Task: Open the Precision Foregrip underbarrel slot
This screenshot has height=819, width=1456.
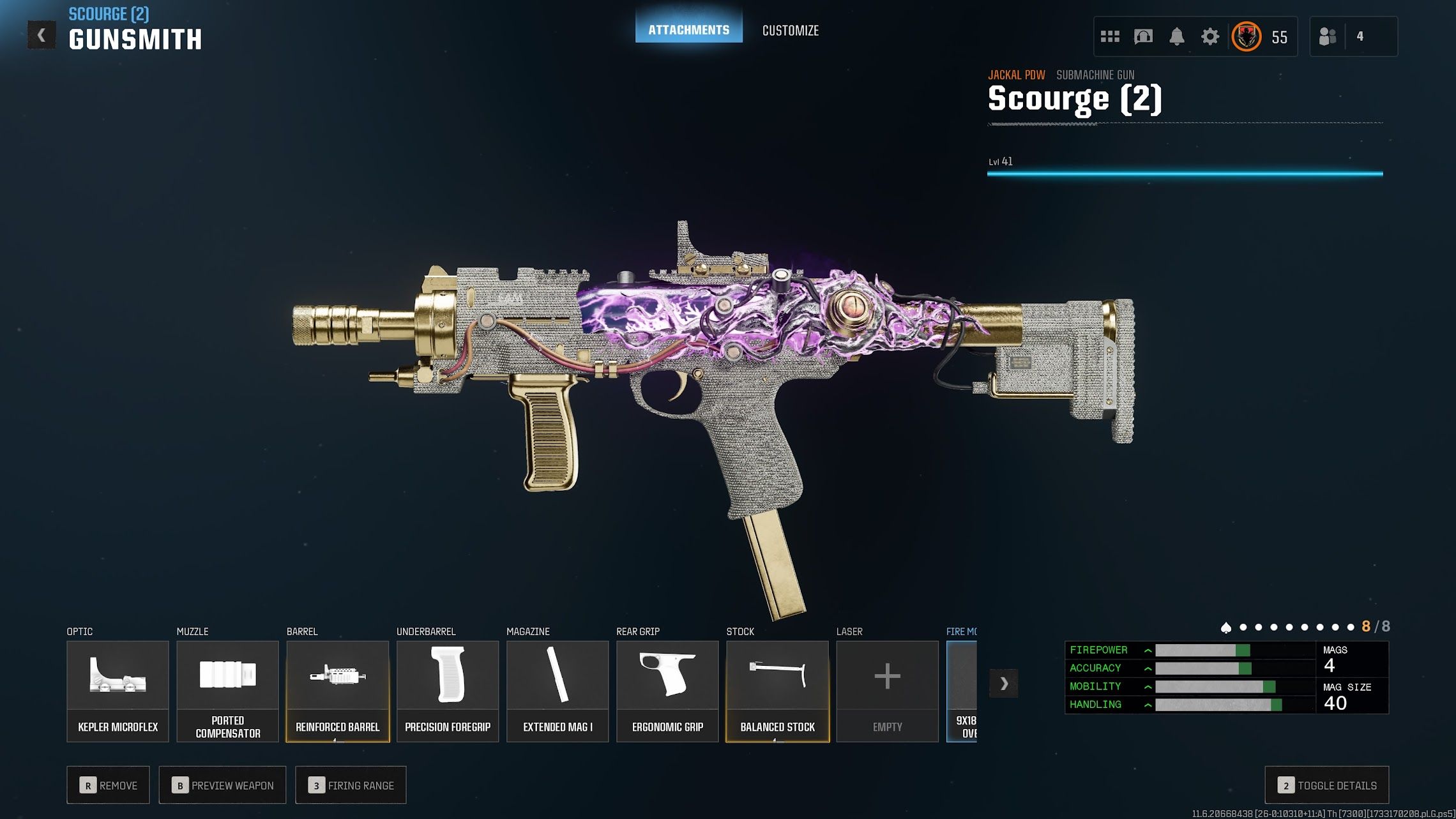Action: click(447, 691)
